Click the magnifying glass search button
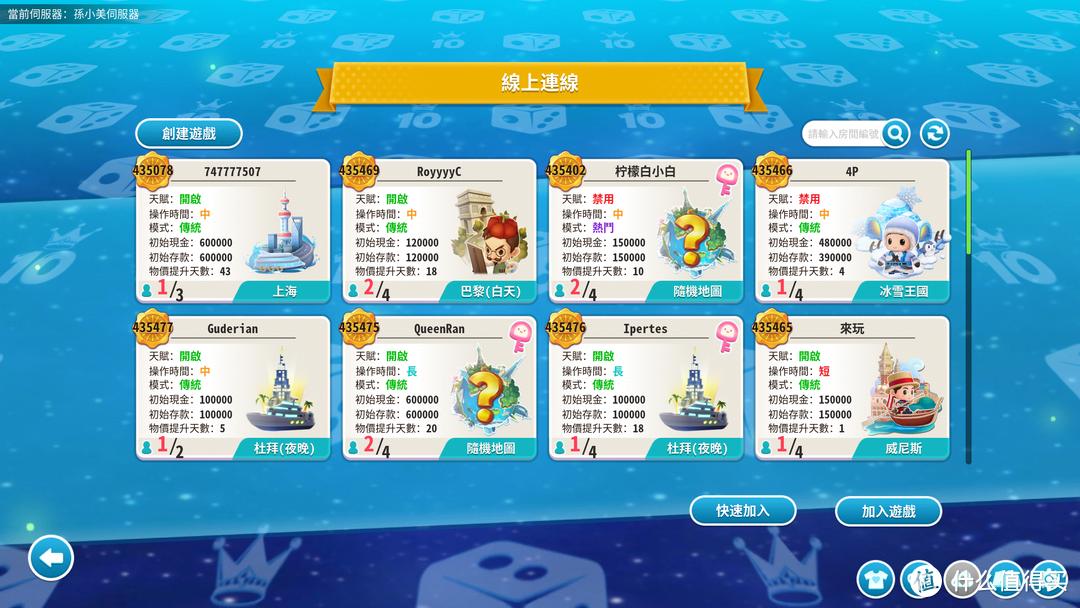The width and height of the screenshot is (1080, 608). pyautogui.click(x=895, y=133)
